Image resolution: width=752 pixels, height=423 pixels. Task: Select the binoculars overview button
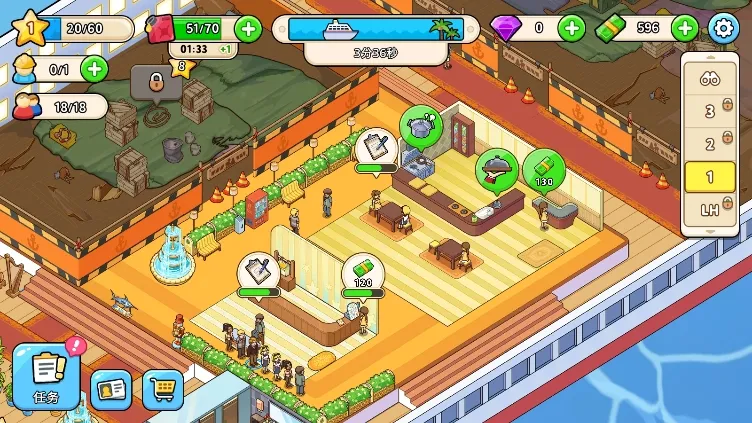tap(710, 79)
